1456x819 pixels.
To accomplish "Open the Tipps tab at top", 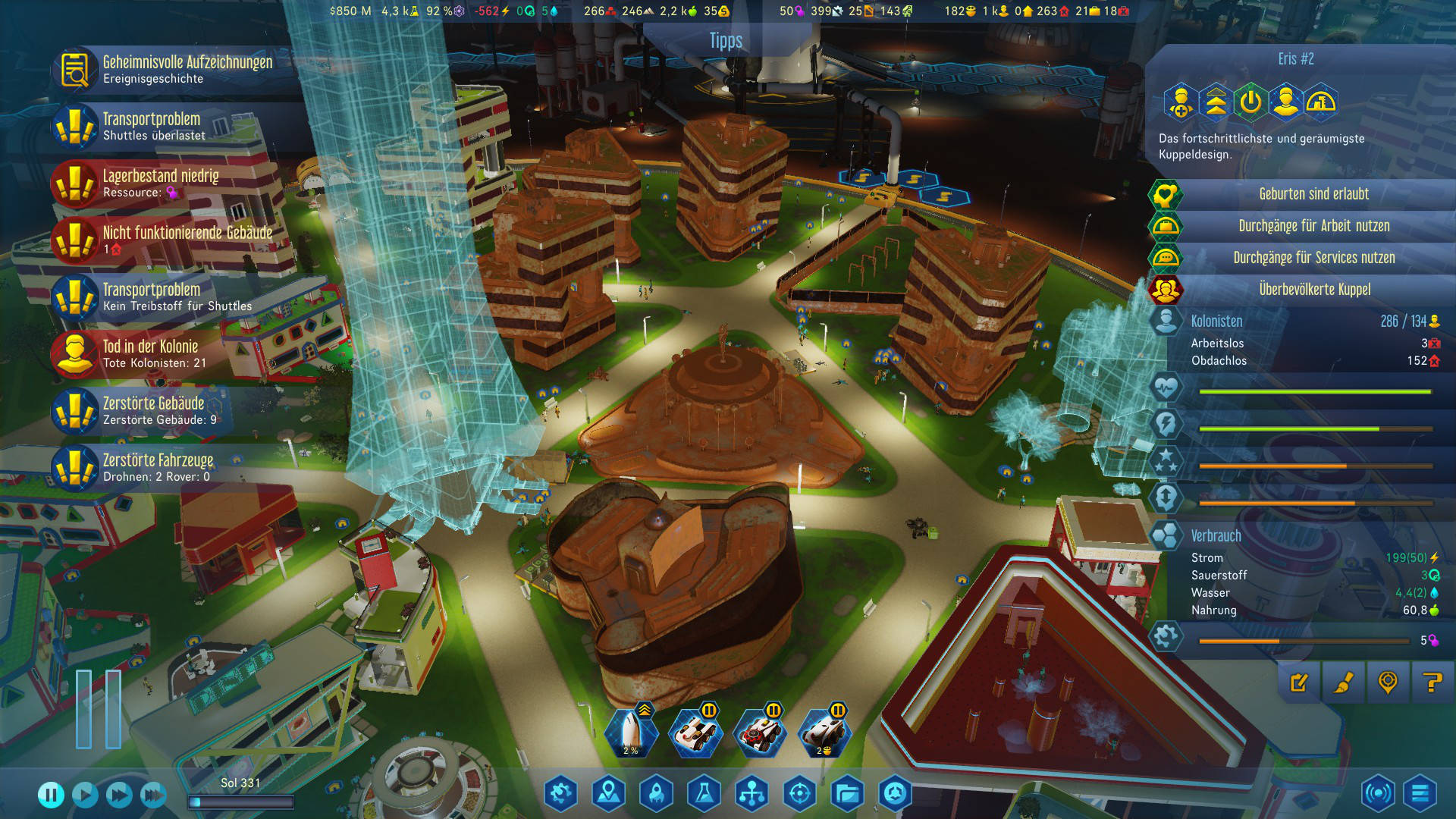I will [x=726, y=41].
